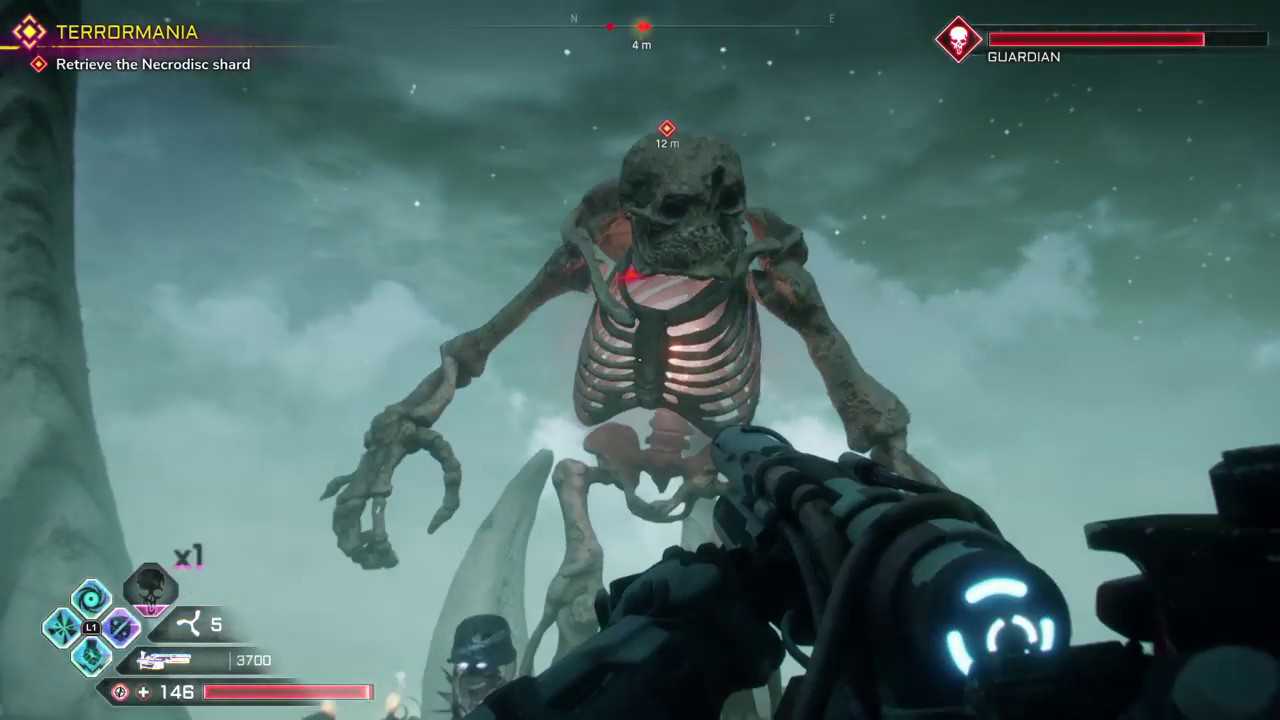
Task: Use the health infusion plus icon
Action: (143, 692)
